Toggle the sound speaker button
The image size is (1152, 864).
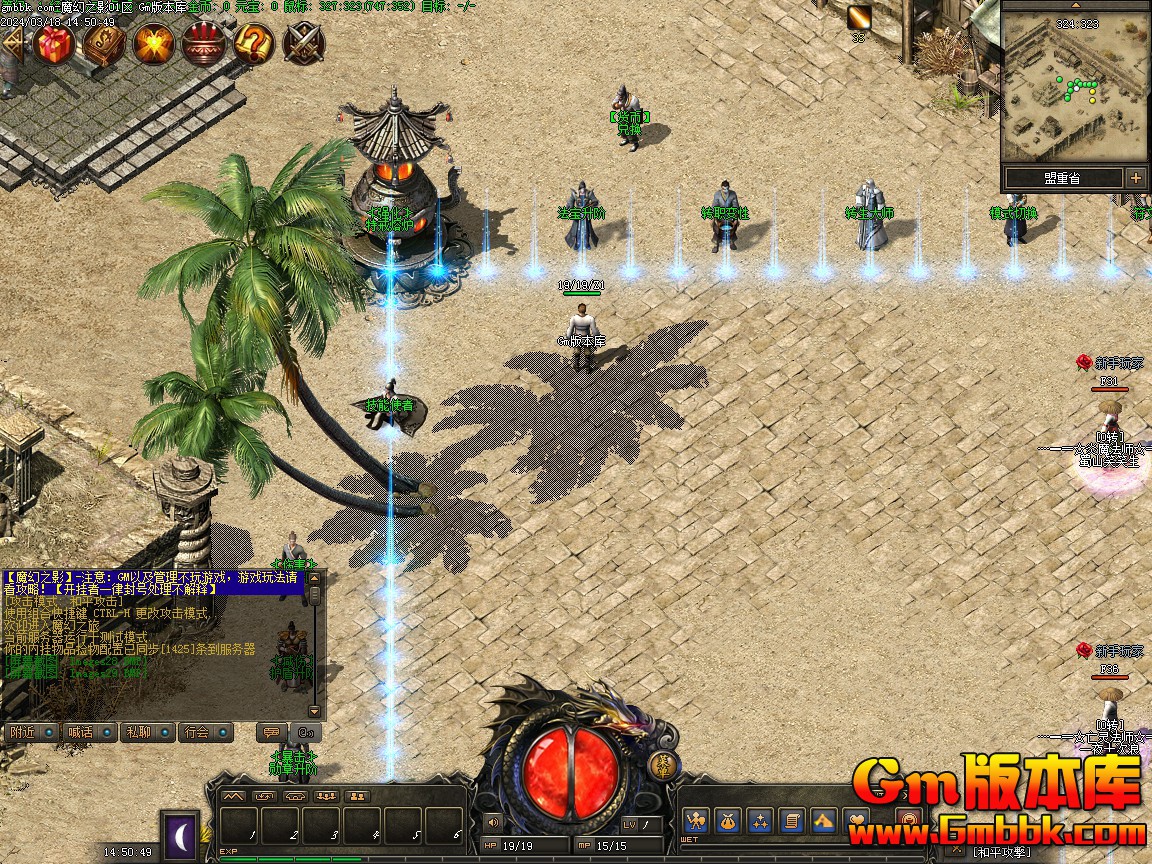[x=492, y=823]
